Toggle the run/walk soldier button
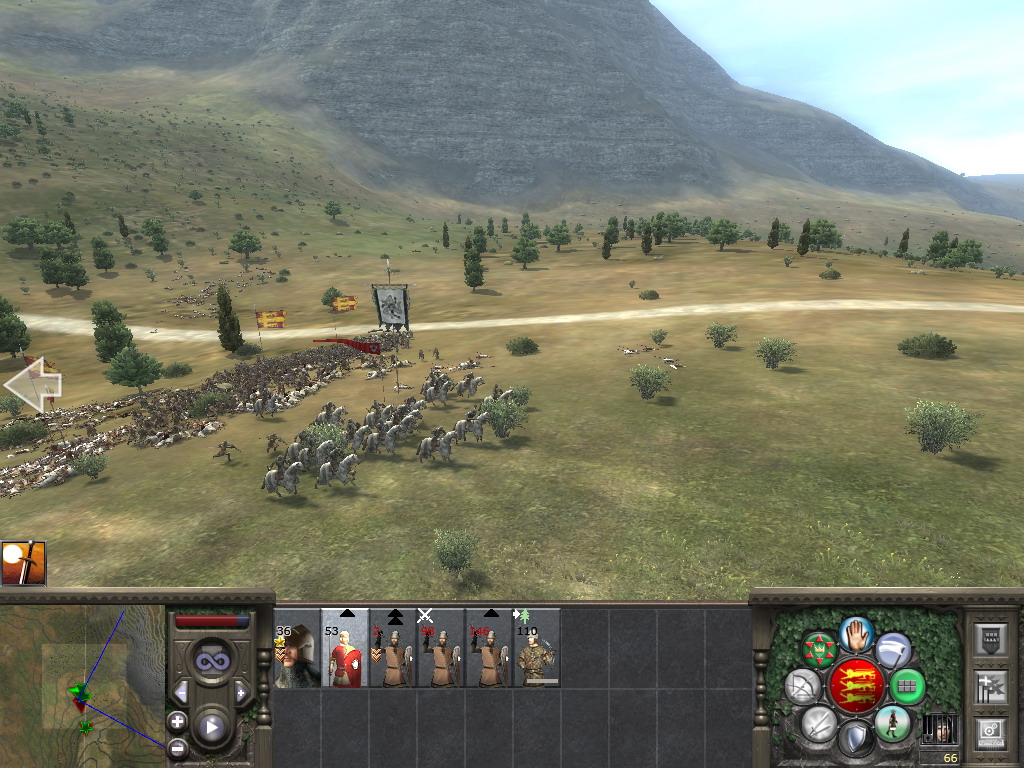1024x768 pixels. click(892, 722)
